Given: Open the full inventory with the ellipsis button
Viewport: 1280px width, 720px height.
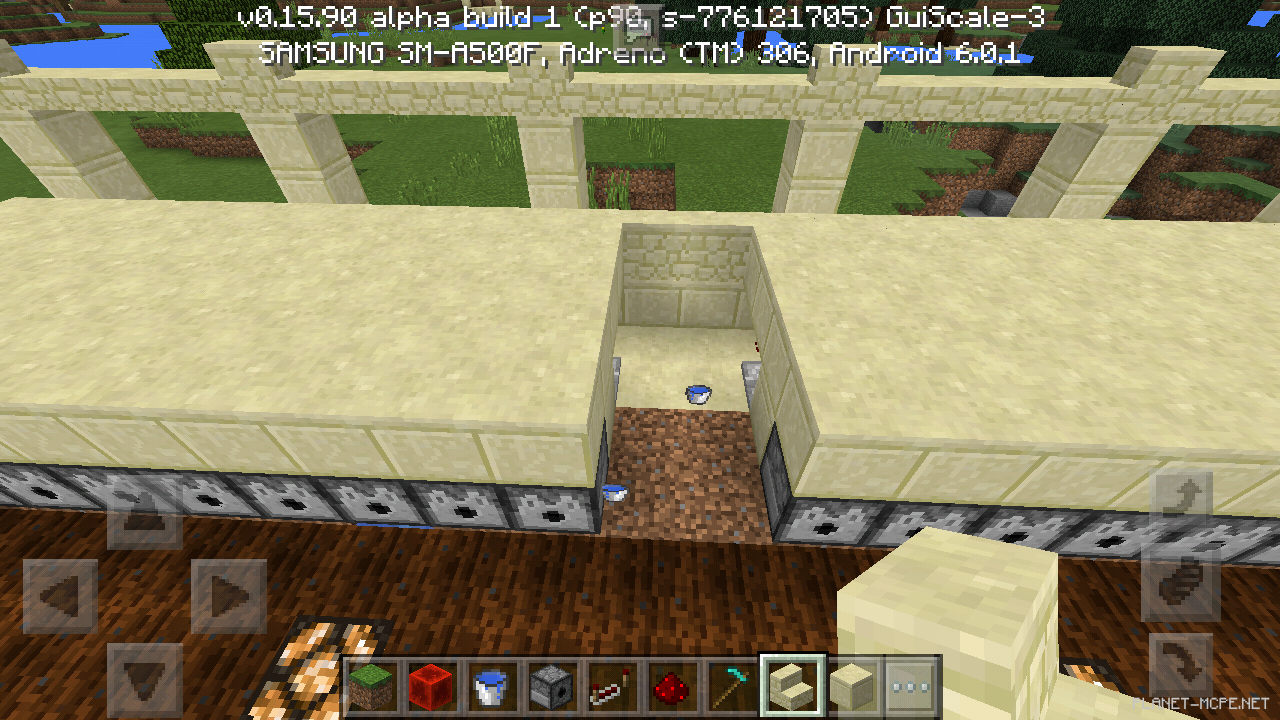Looking at the screenshot, I should (x=910, y=687).
